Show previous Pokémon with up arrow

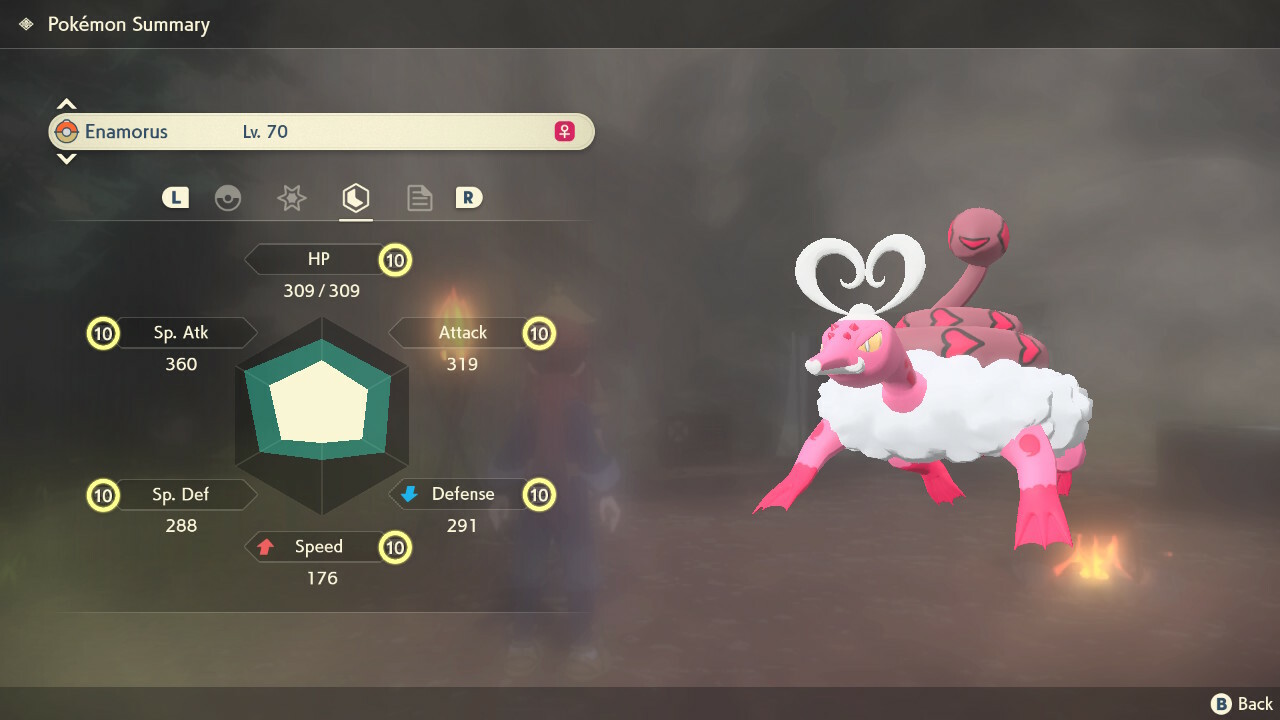(66, 104)
